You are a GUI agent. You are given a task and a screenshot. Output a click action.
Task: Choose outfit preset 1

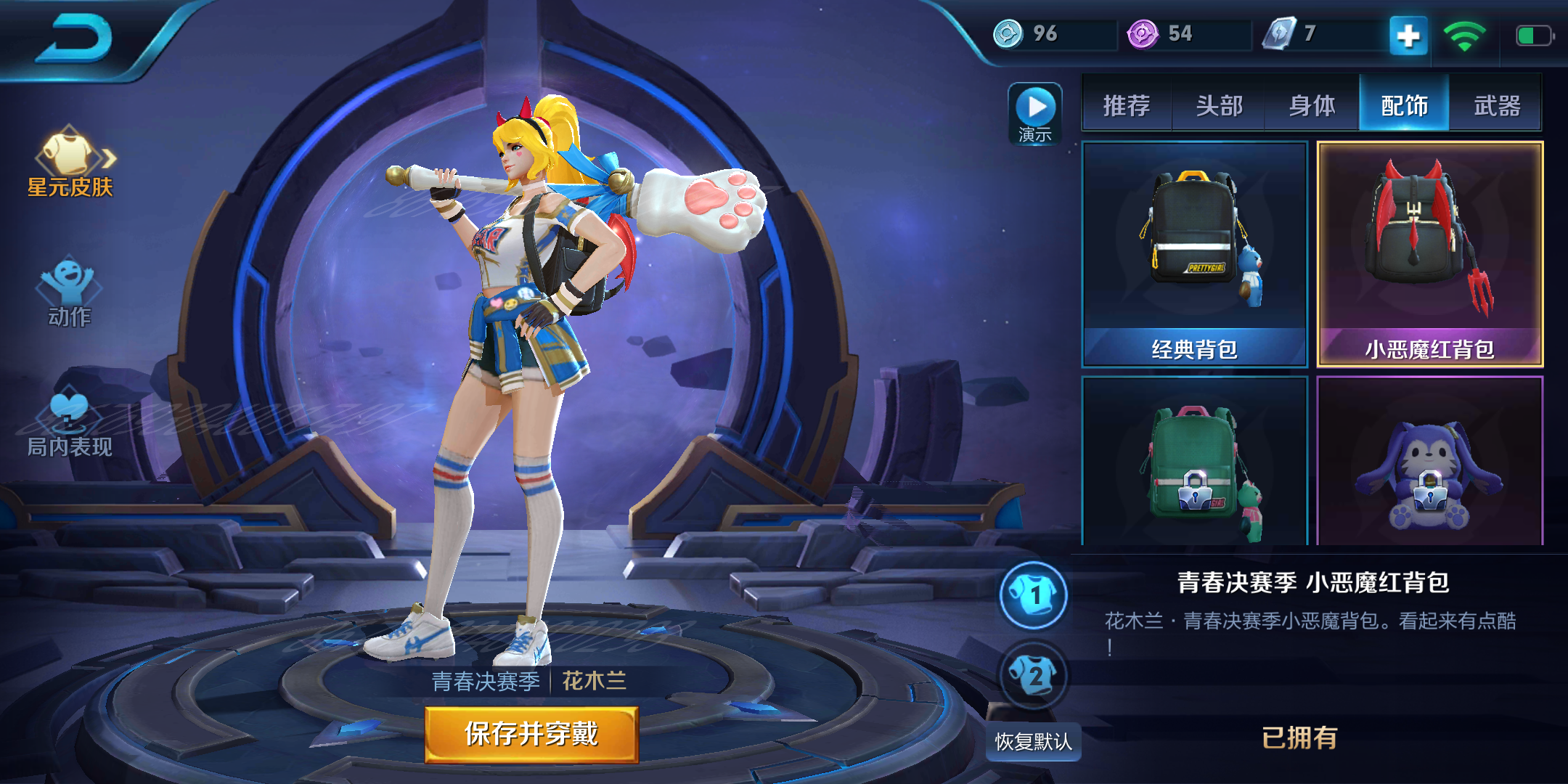[1034, 595]
